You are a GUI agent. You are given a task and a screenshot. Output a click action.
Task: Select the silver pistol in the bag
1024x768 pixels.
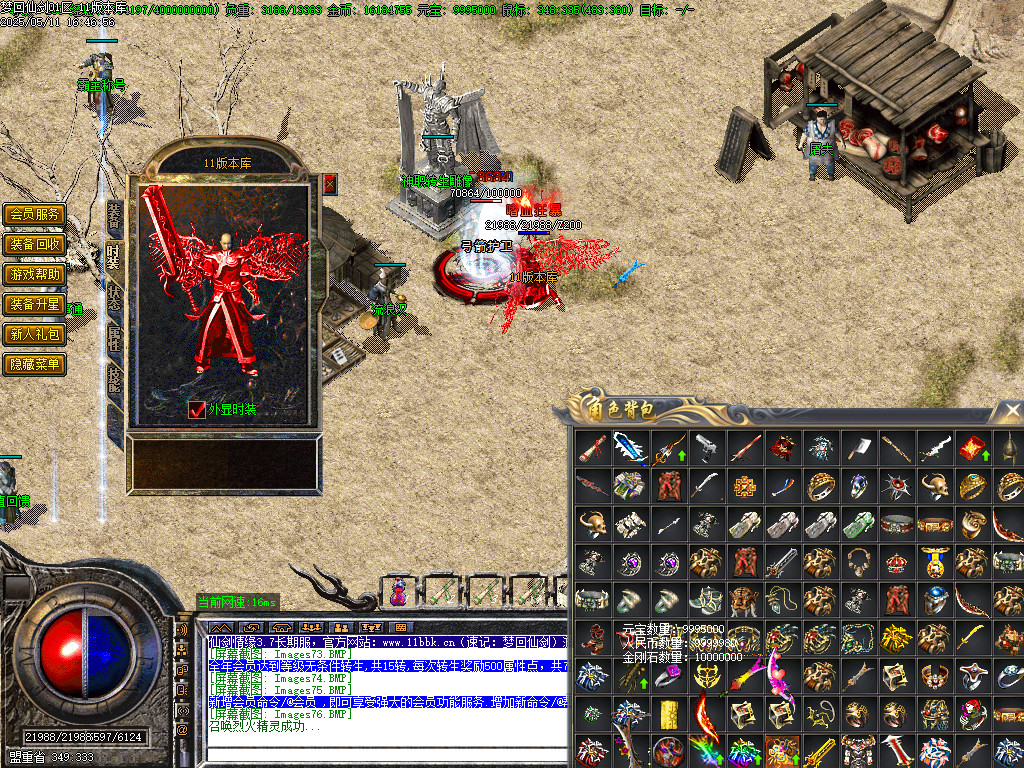706,446
